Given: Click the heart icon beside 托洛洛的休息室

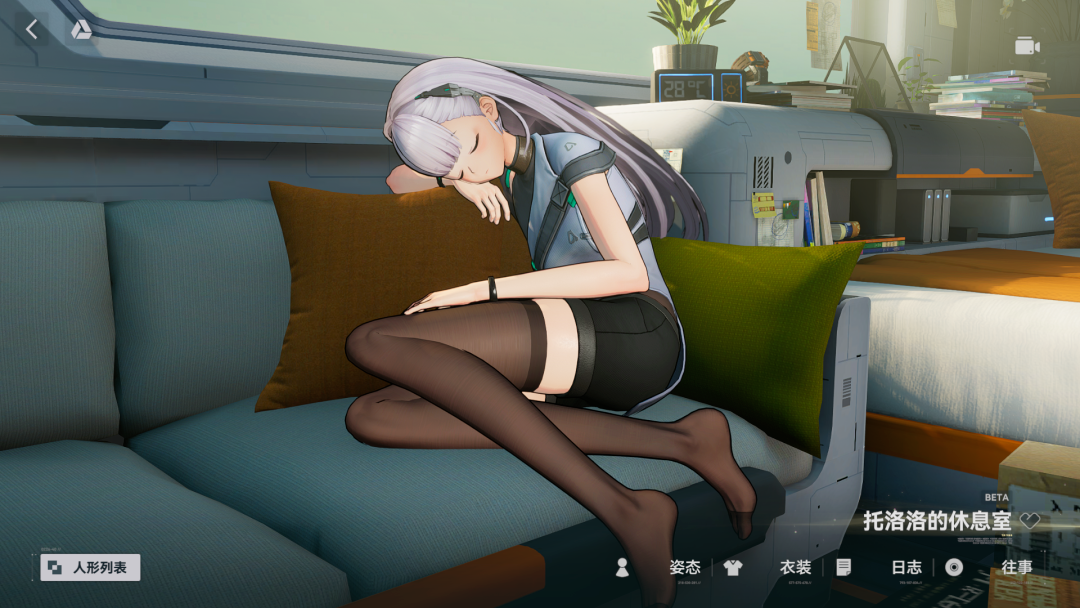Looking at the screenshot, I should click(x=1030, y=521).
